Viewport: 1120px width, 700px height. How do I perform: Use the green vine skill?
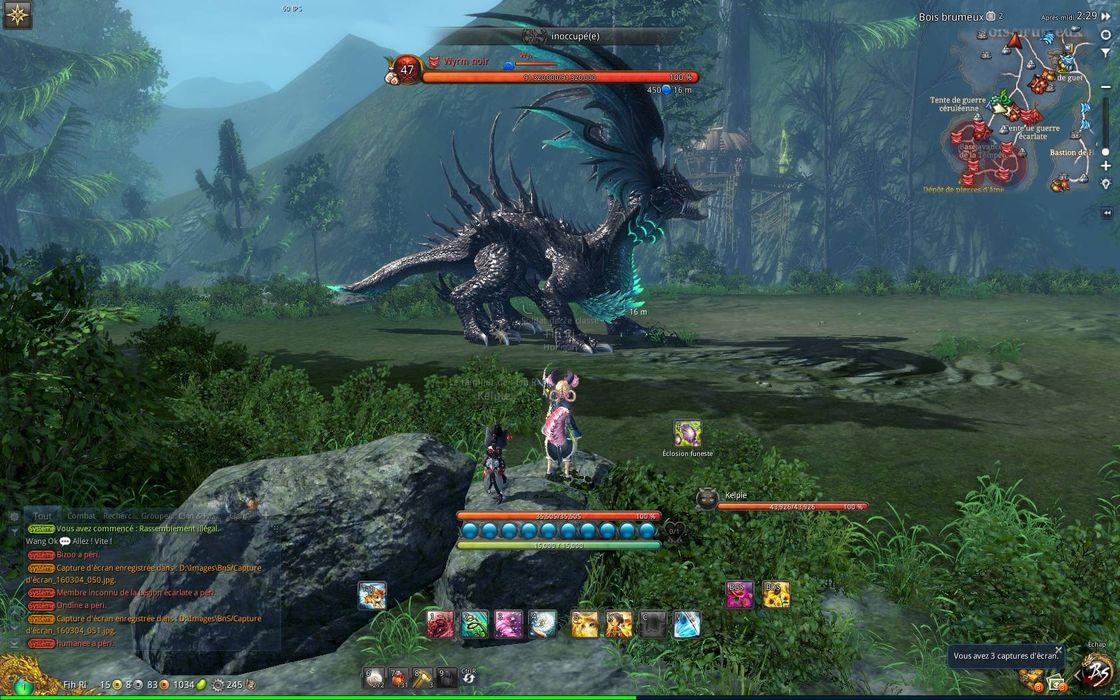[475, 625]
